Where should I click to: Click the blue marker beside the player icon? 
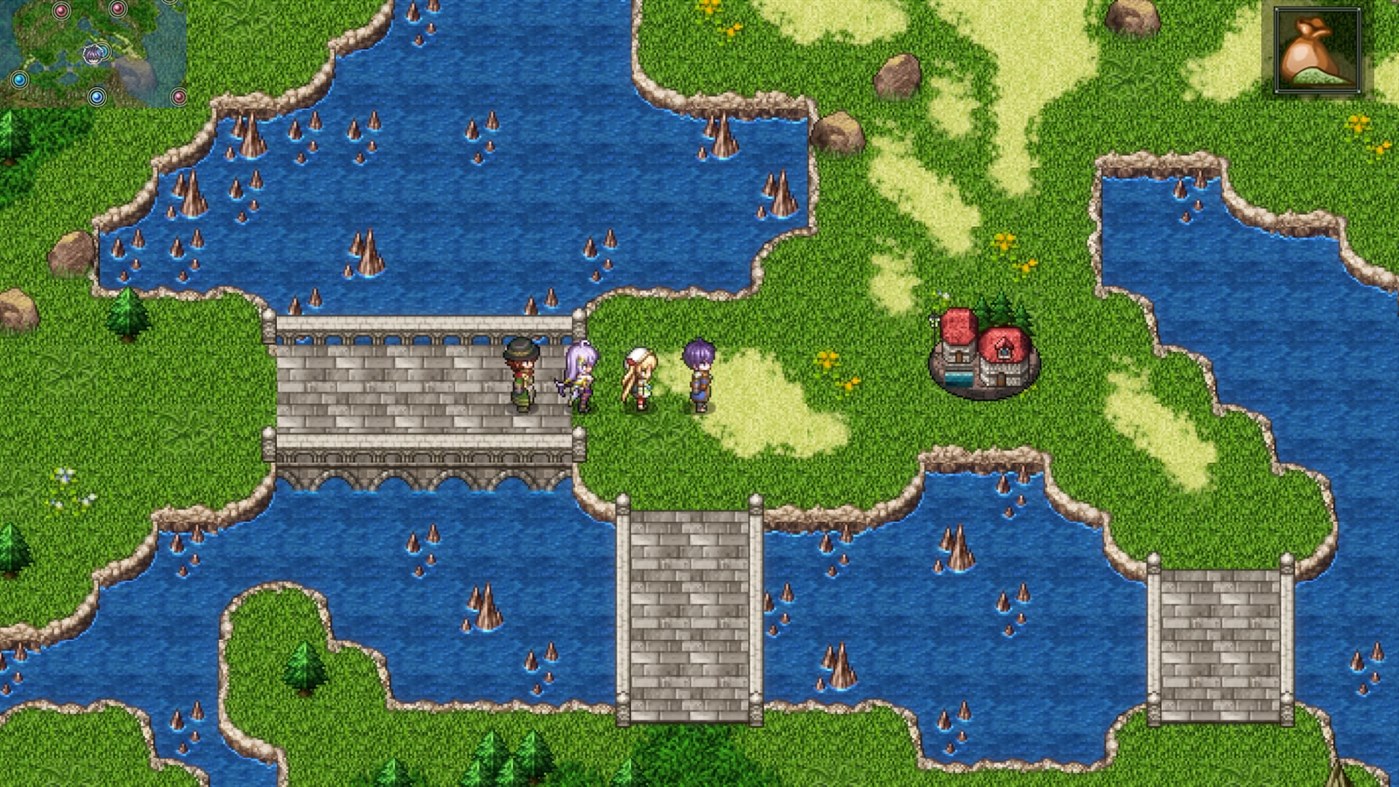click(106, 51)
